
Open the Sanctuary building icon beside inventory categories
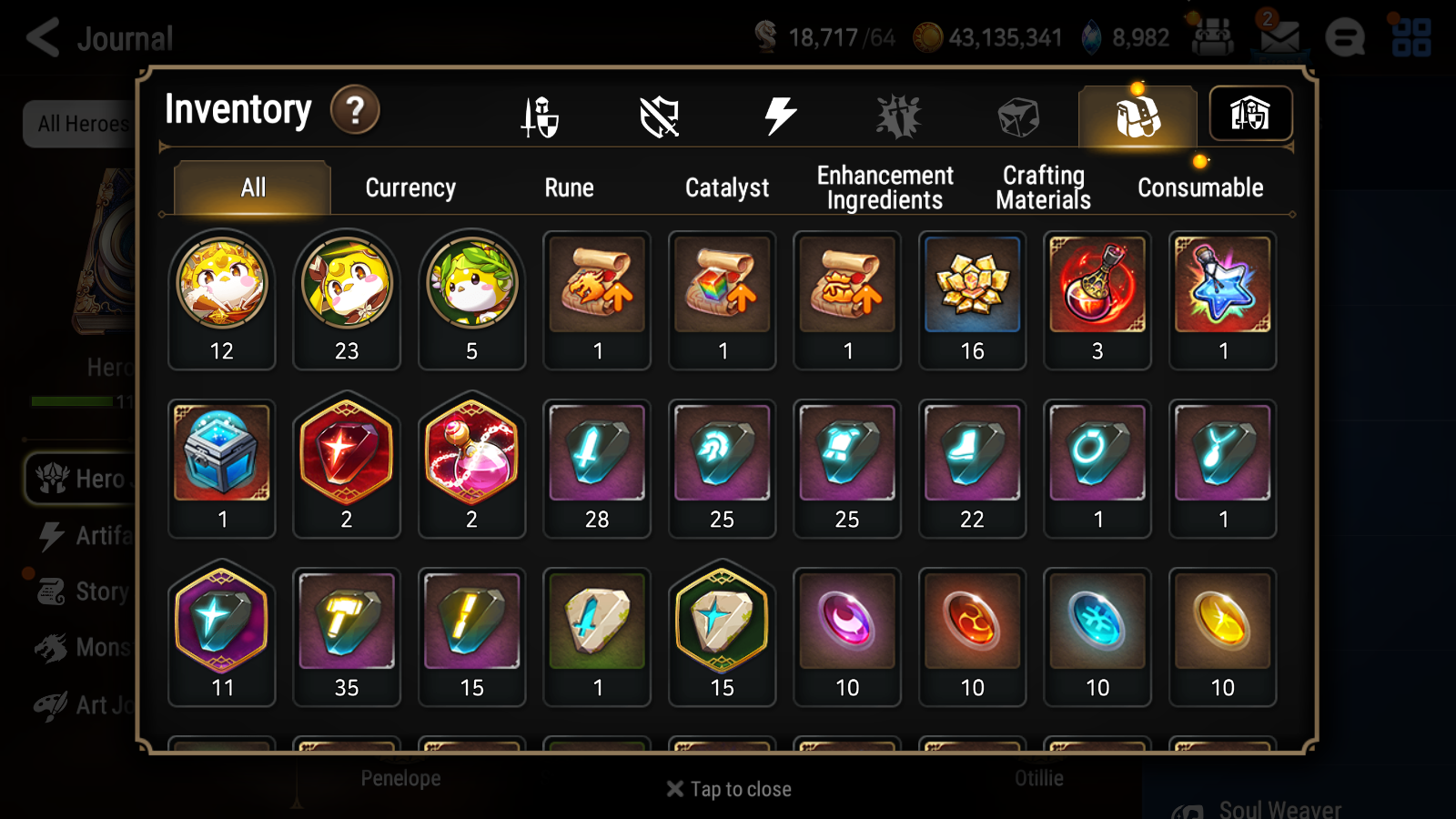(1250, 115)
